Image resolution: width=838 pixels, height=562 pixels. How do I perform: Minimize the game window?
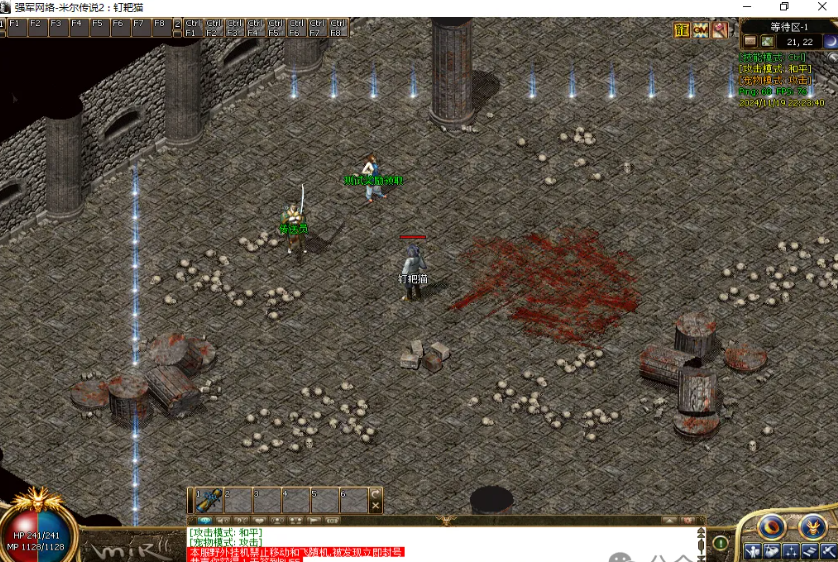742,7
